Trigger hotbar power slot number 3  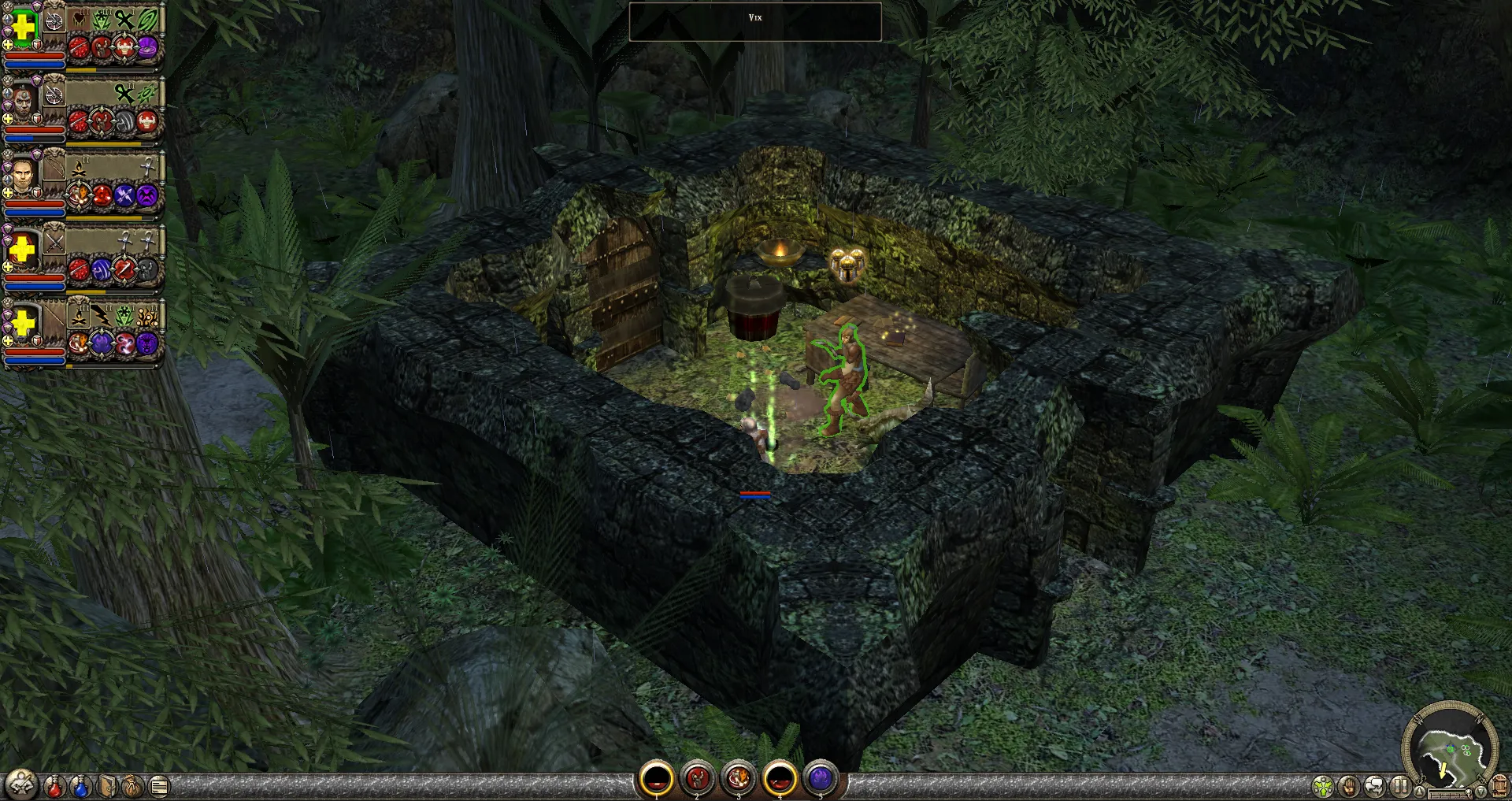pos(738,780)
